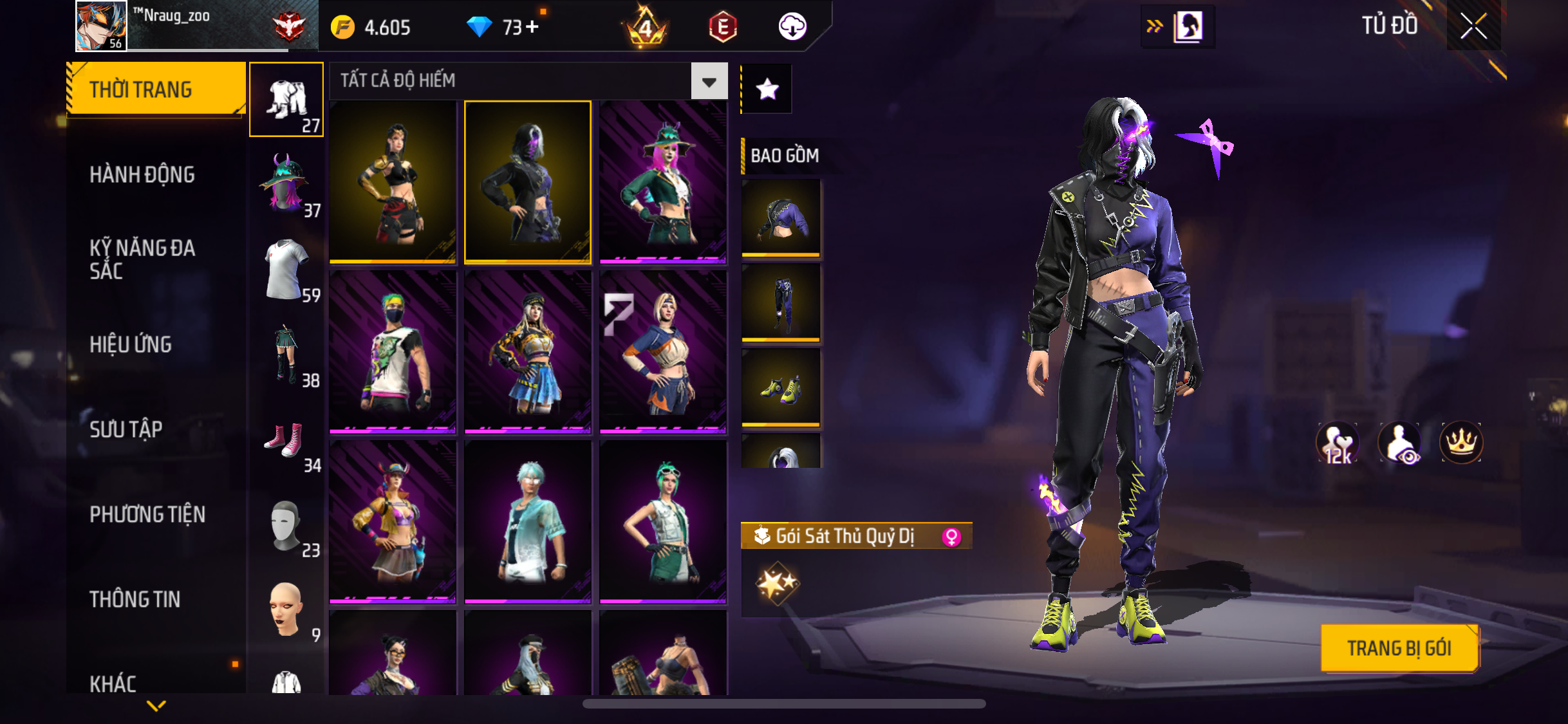Viewport: 1568px width, 724px height.
Task: Select the red sneakers shoes subcategory
Action: tap(286, 440)
